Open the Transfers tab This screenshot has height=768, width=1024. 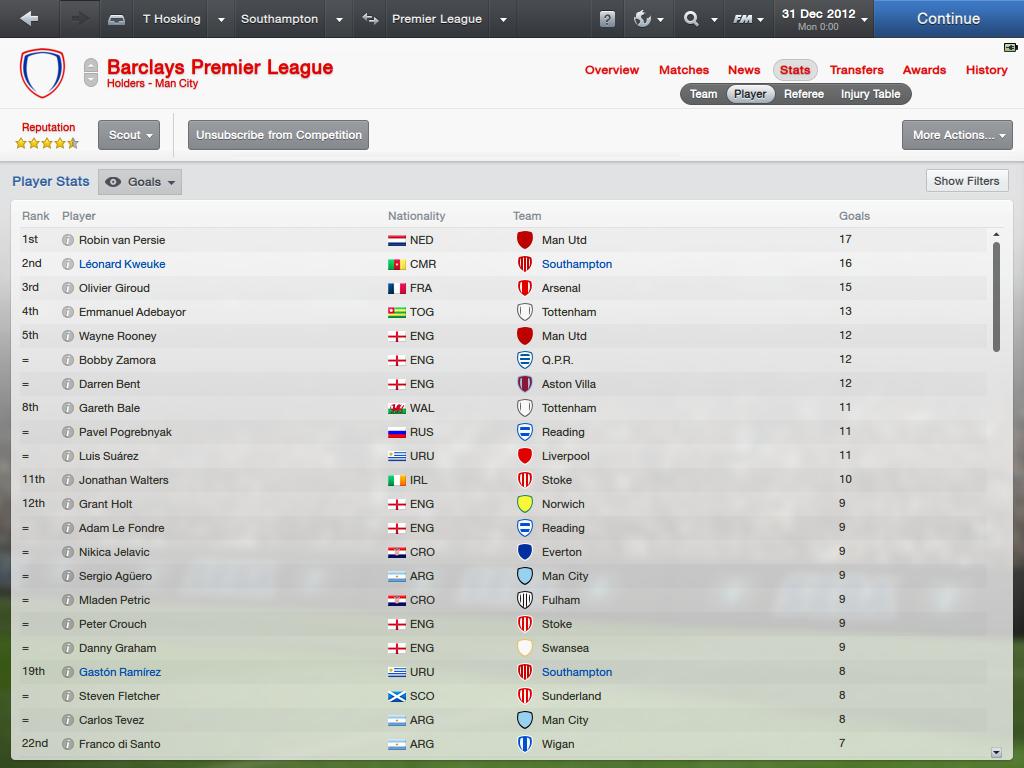[x=856, y=70]
